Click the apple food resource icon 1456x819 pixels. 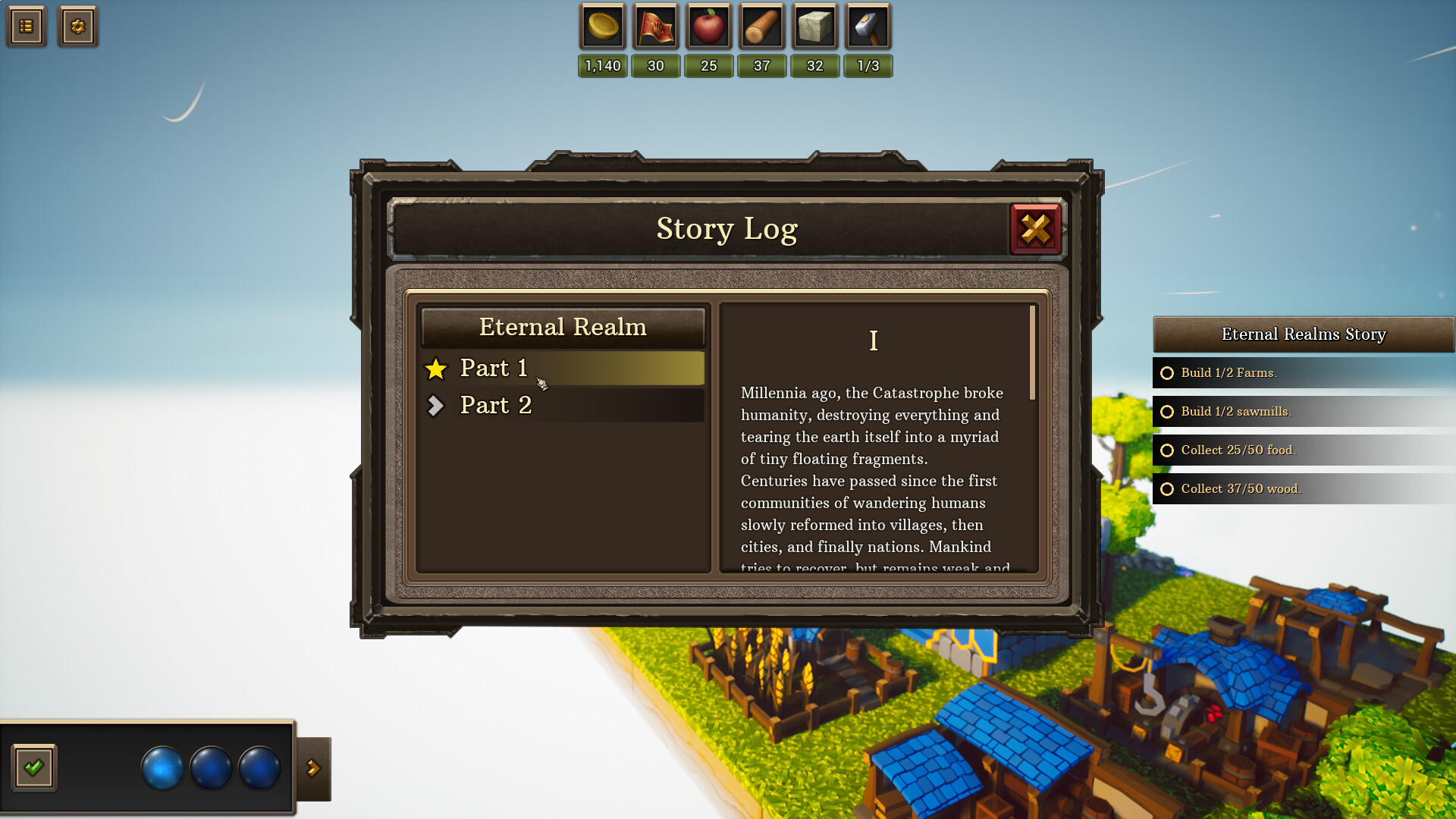click(x=709, y=26)
